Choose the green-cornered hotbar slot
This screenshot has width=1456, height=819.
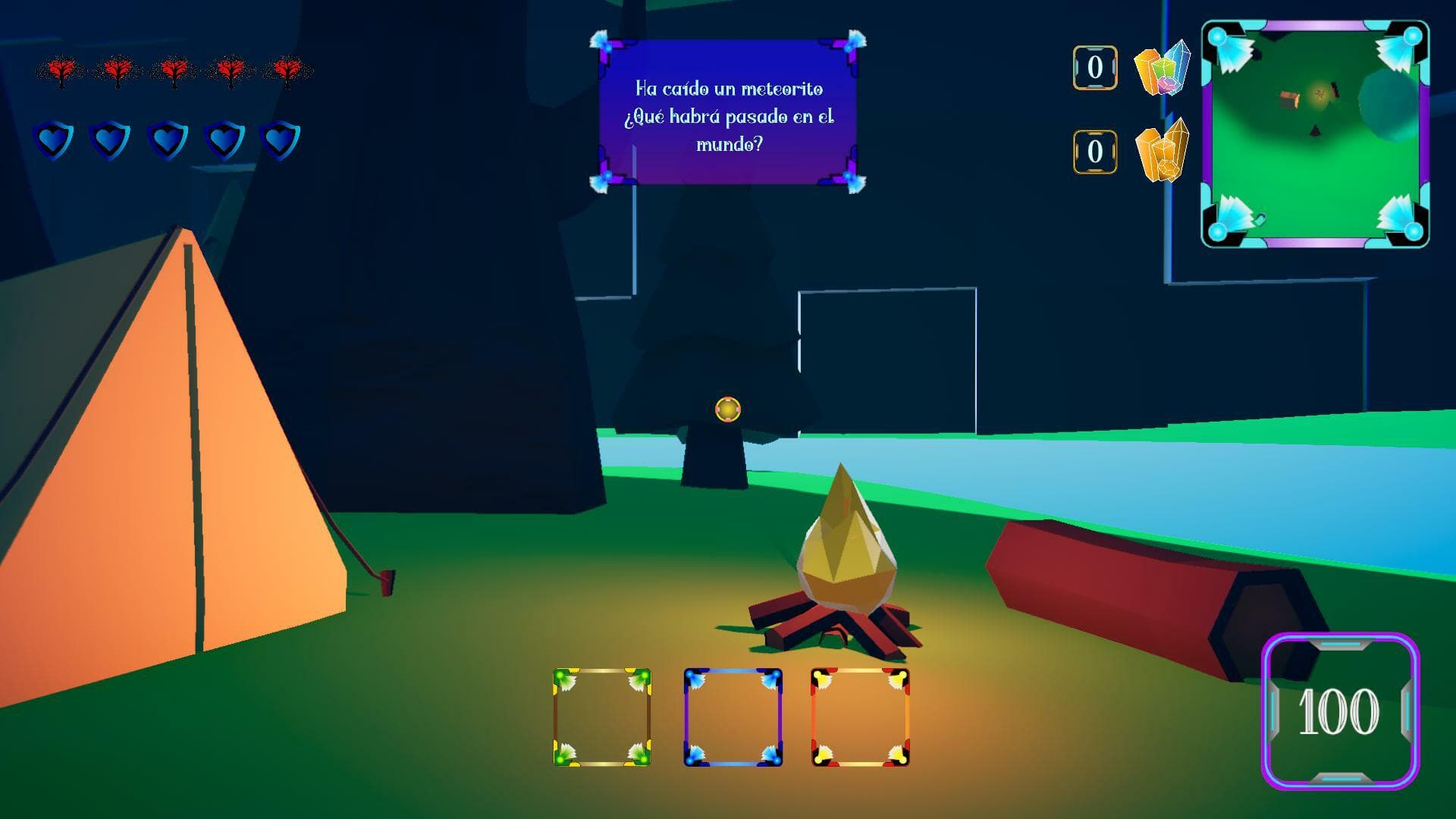tap(602, 717)
